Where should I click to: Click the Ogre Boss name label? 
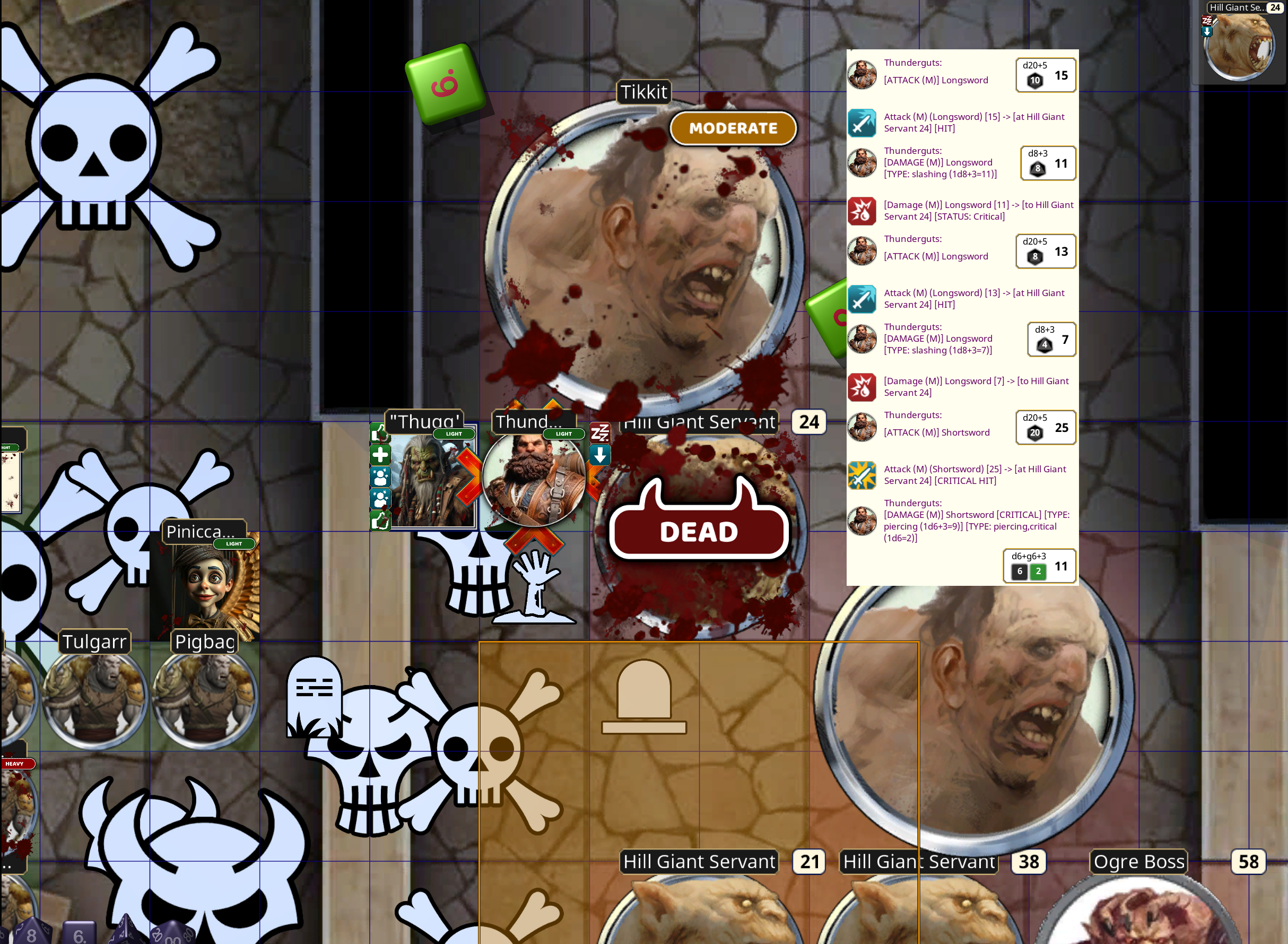pyautogui.click(x=1138, y=862)
